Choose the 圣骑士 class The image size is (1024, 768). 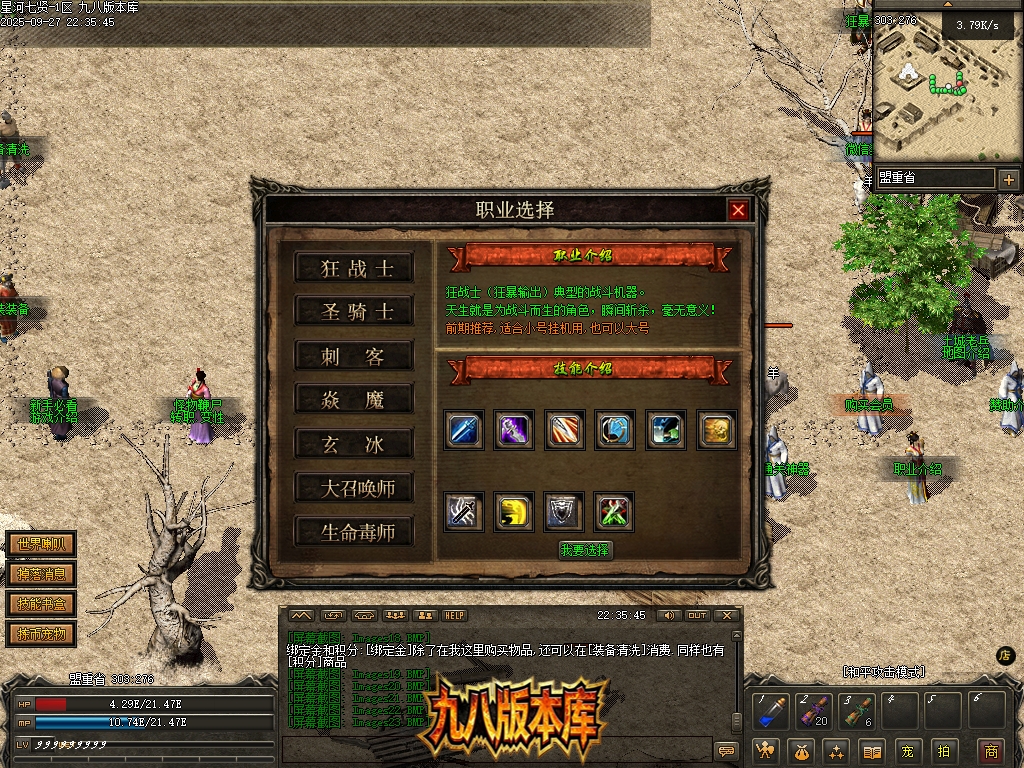[354, 312]
